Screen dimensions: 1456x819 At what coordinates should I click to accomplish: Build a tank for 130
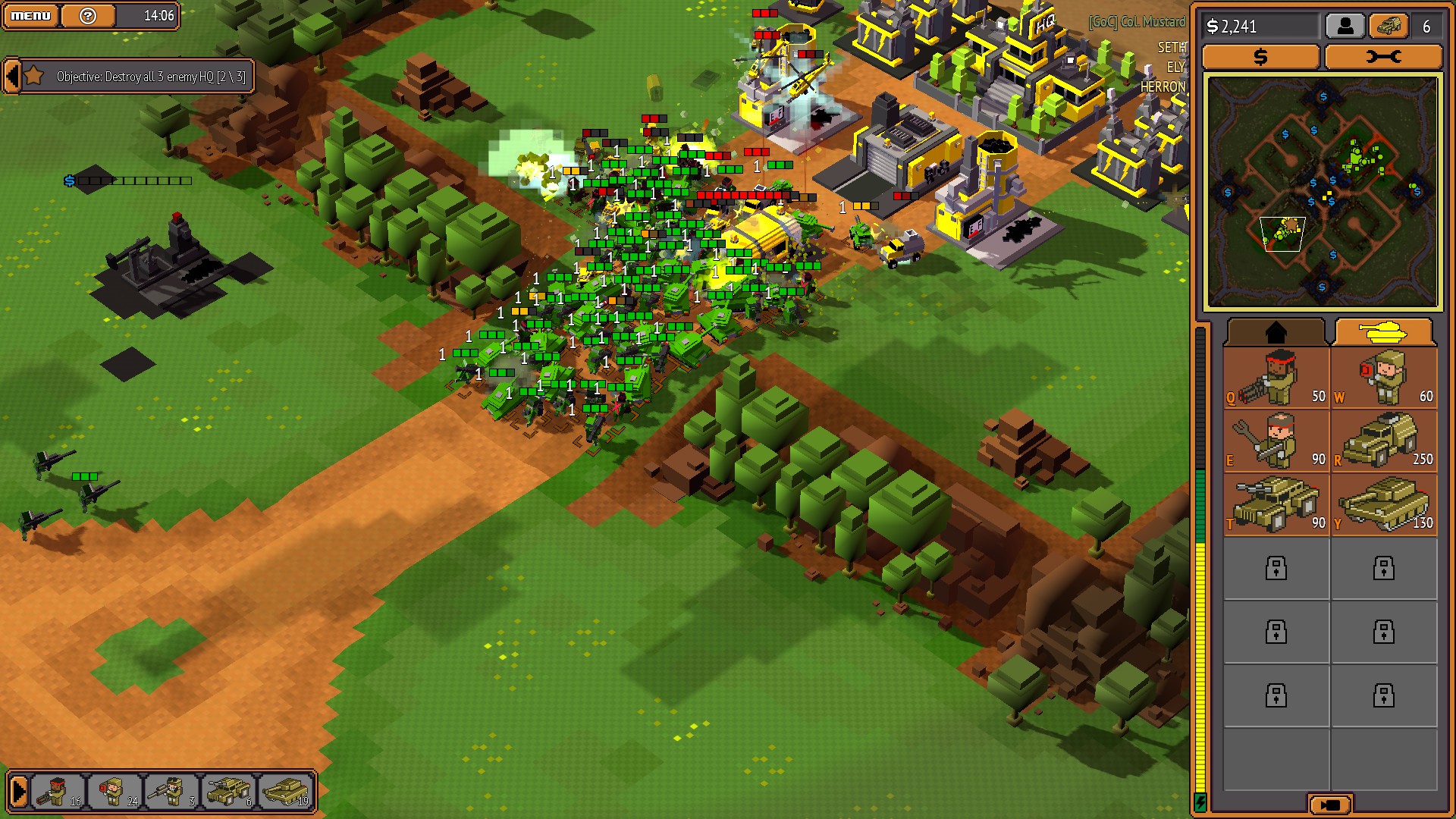coord(1385,506)
